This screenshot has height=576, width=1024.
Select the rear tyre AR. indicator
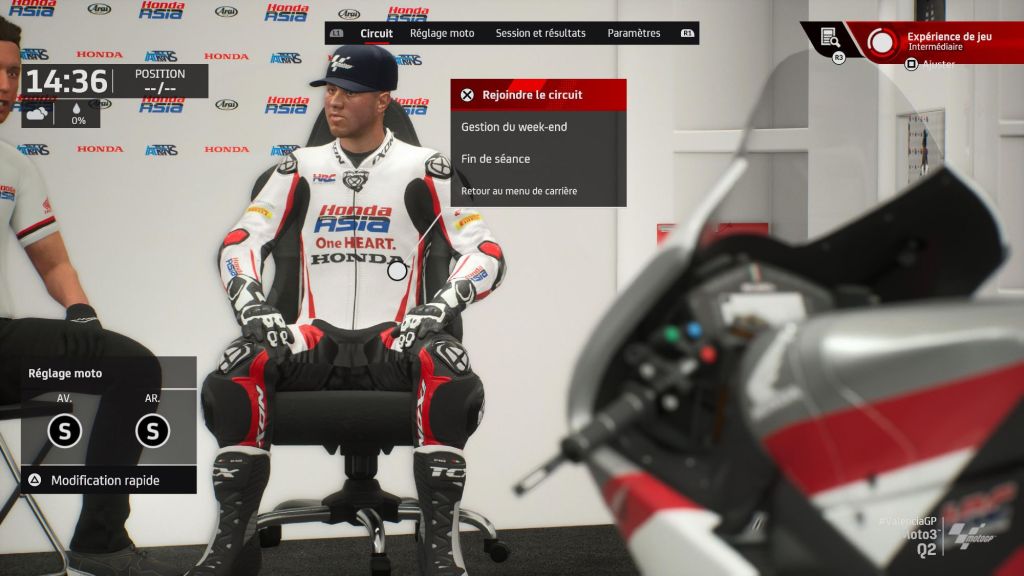pyautogui.click(x=153, y=431)
